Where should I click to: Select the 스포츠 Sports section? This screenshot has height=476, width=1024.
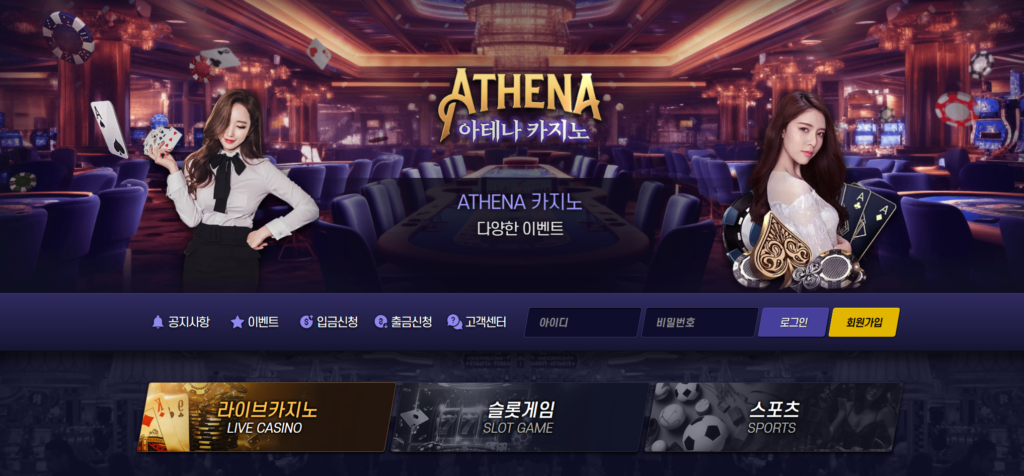772,417
